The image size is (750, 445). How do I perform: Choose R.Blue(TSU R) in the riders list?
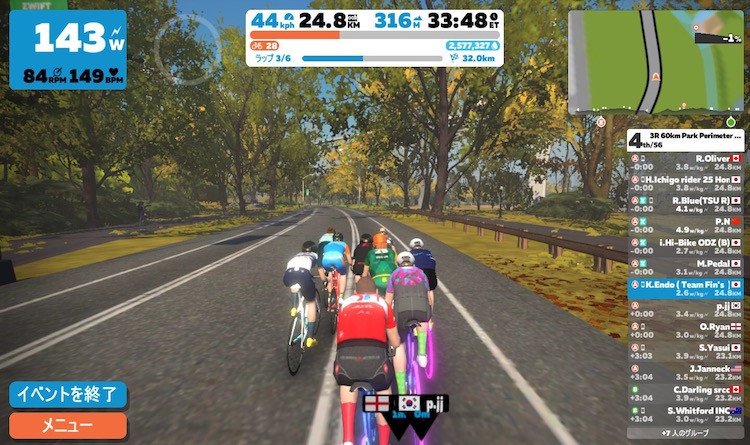pos(687,205)
